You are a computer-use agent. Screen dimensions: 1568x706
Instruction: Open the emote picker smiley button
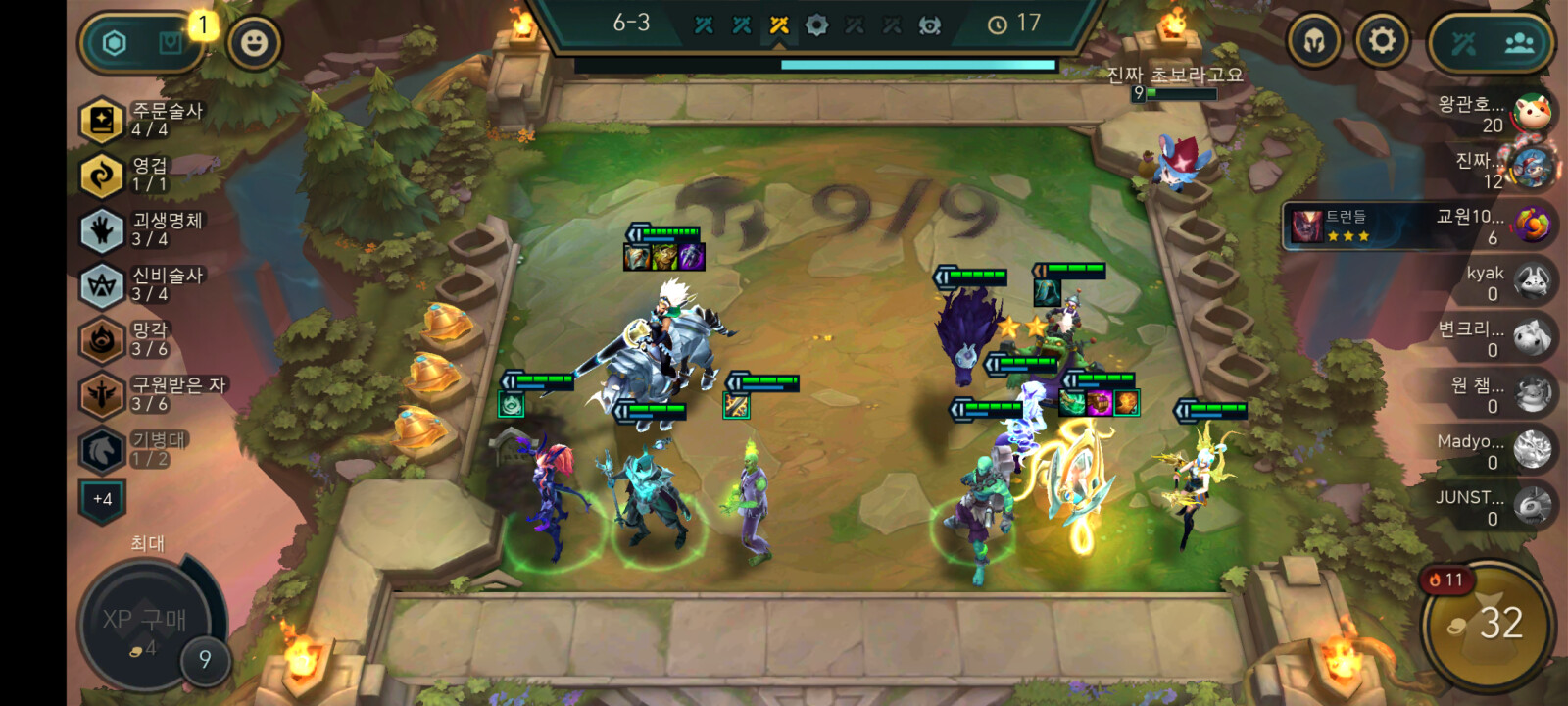tap(254, 42)
